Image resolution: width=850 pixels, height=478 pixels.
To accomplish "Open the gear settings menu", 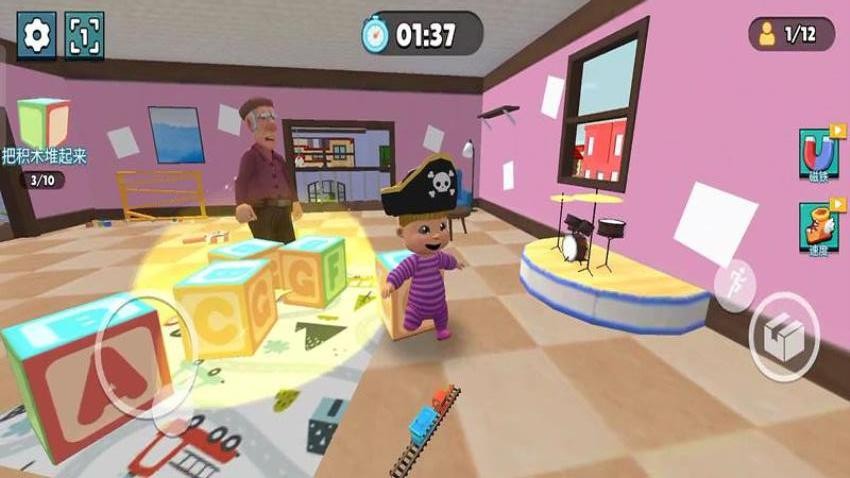I will pyautogui.click(x=37, y=36).
